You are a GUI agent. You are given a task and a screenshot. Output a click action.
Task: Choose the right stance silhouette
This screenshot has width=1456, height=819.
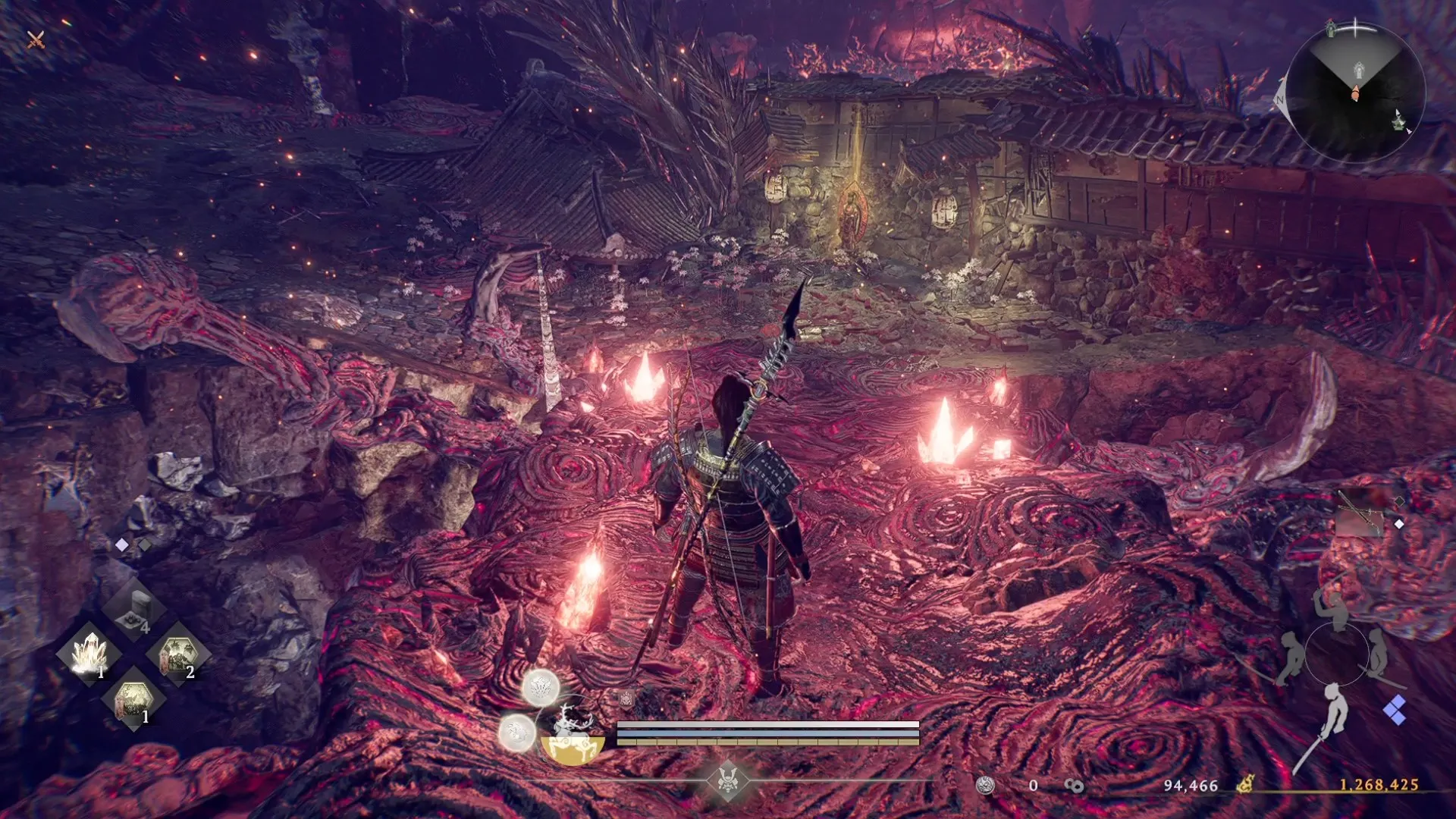point(1377,654)
